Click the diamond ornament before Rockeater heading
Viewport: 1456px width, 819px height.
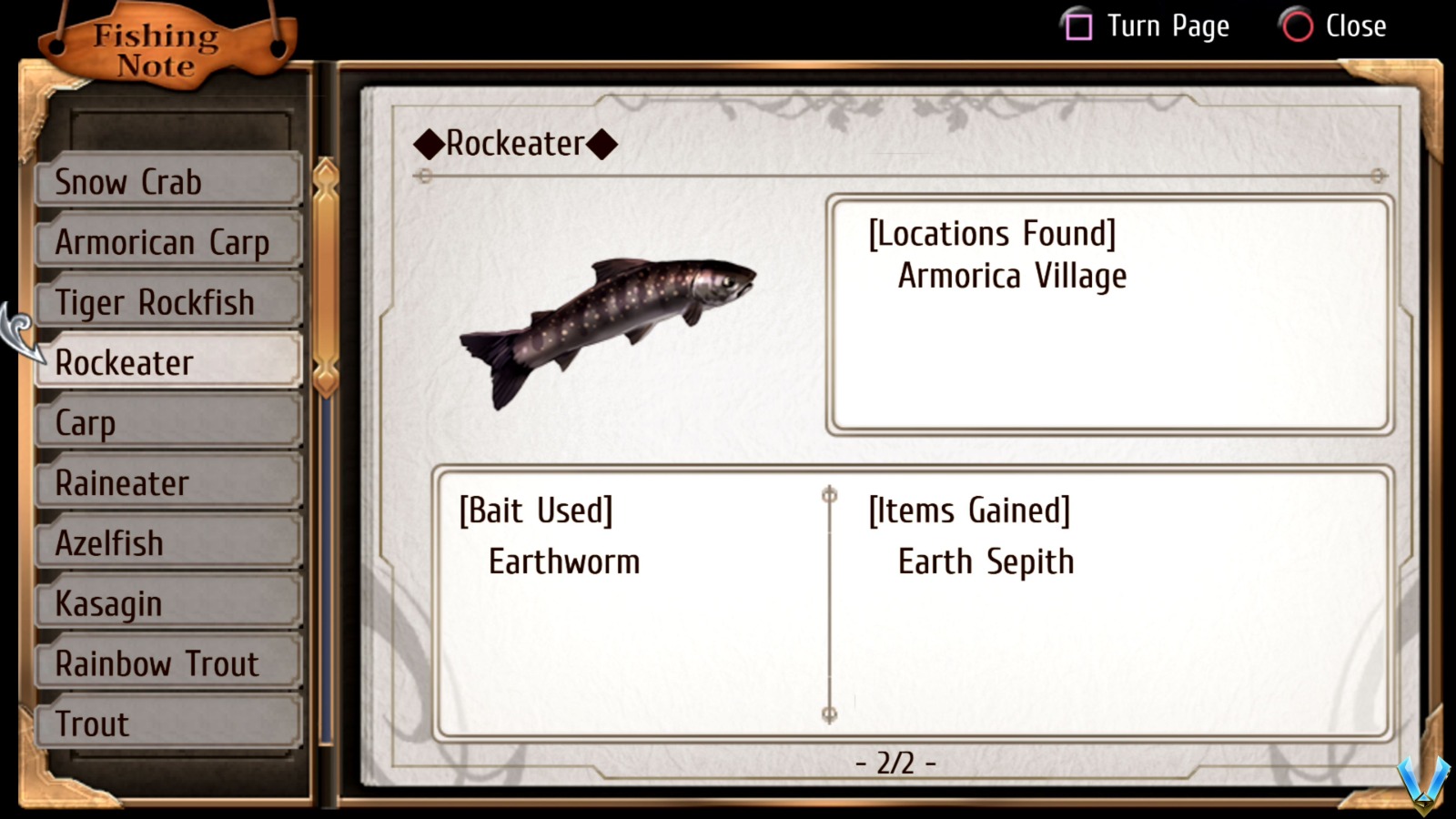tap(428, 142)
